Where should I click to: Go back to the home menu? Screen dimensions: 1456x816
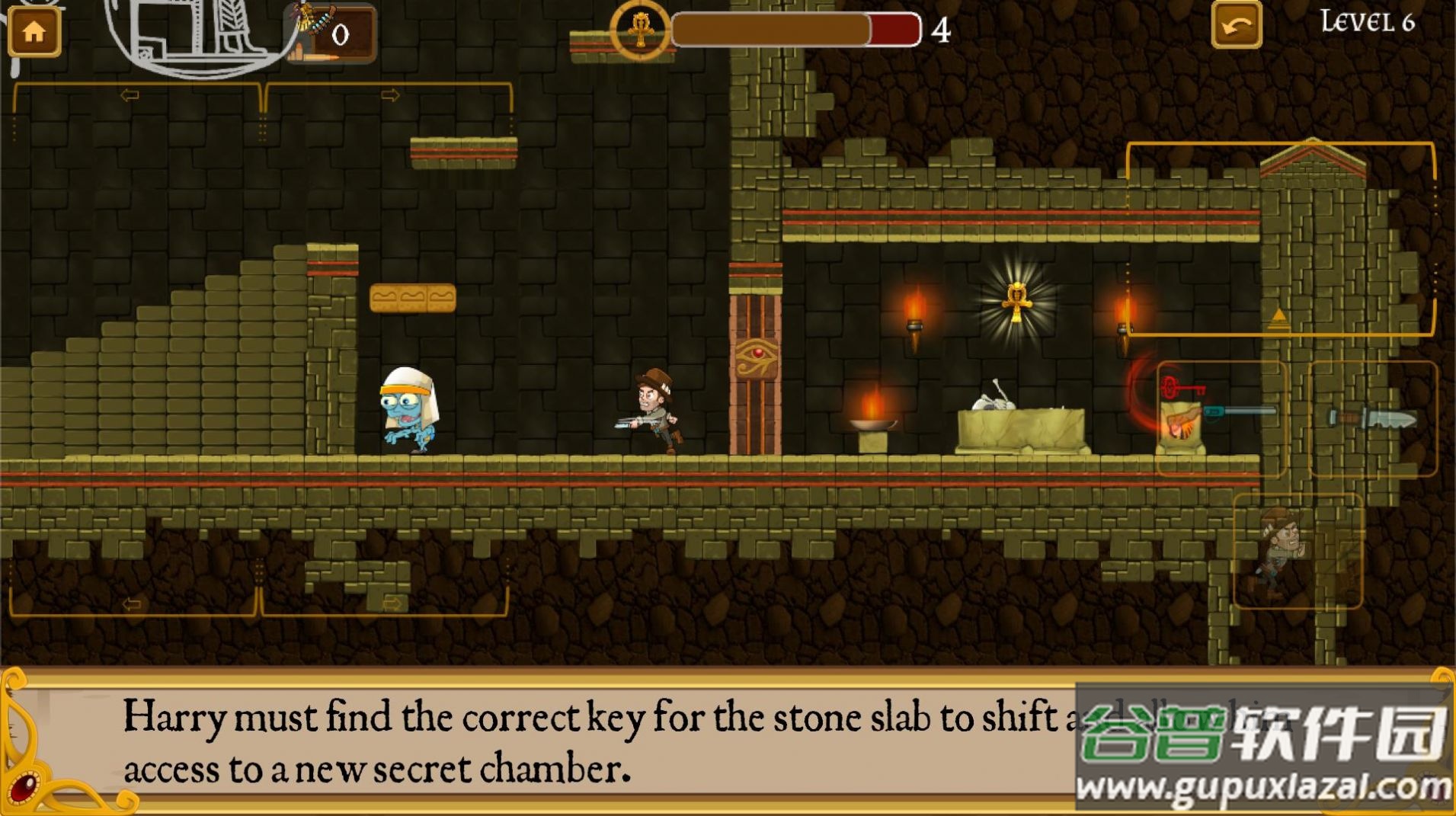[x=34, y=31]
